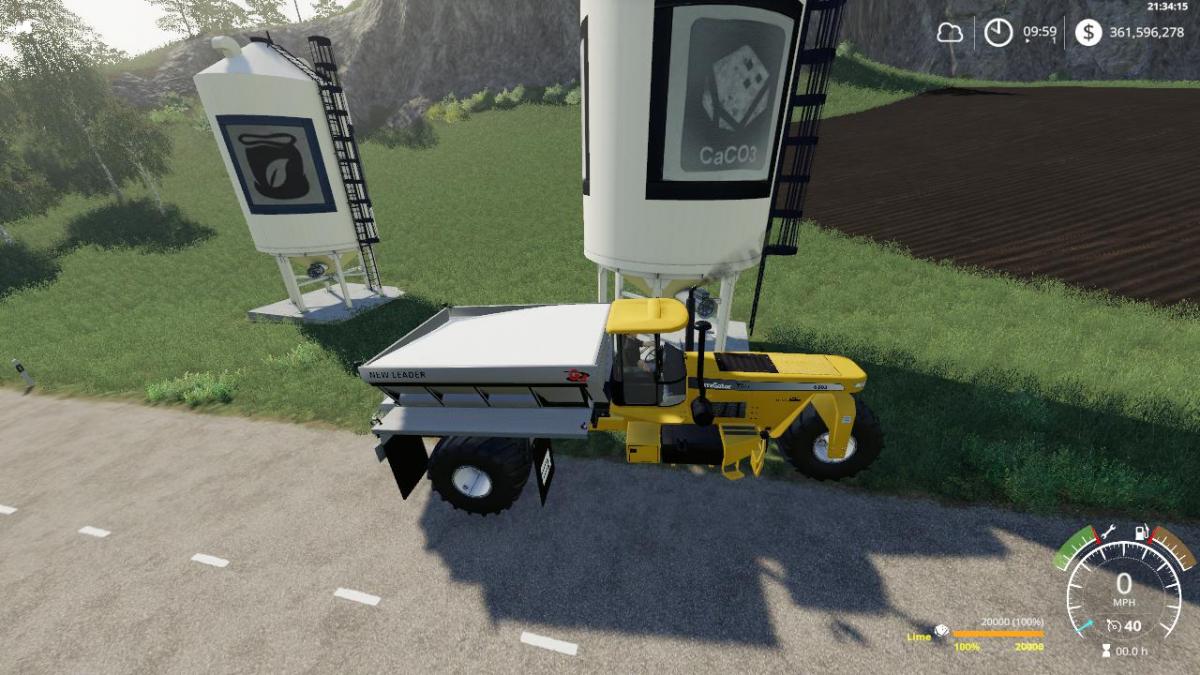
Task: Select the game clock icon
Action: pos(998,33)
